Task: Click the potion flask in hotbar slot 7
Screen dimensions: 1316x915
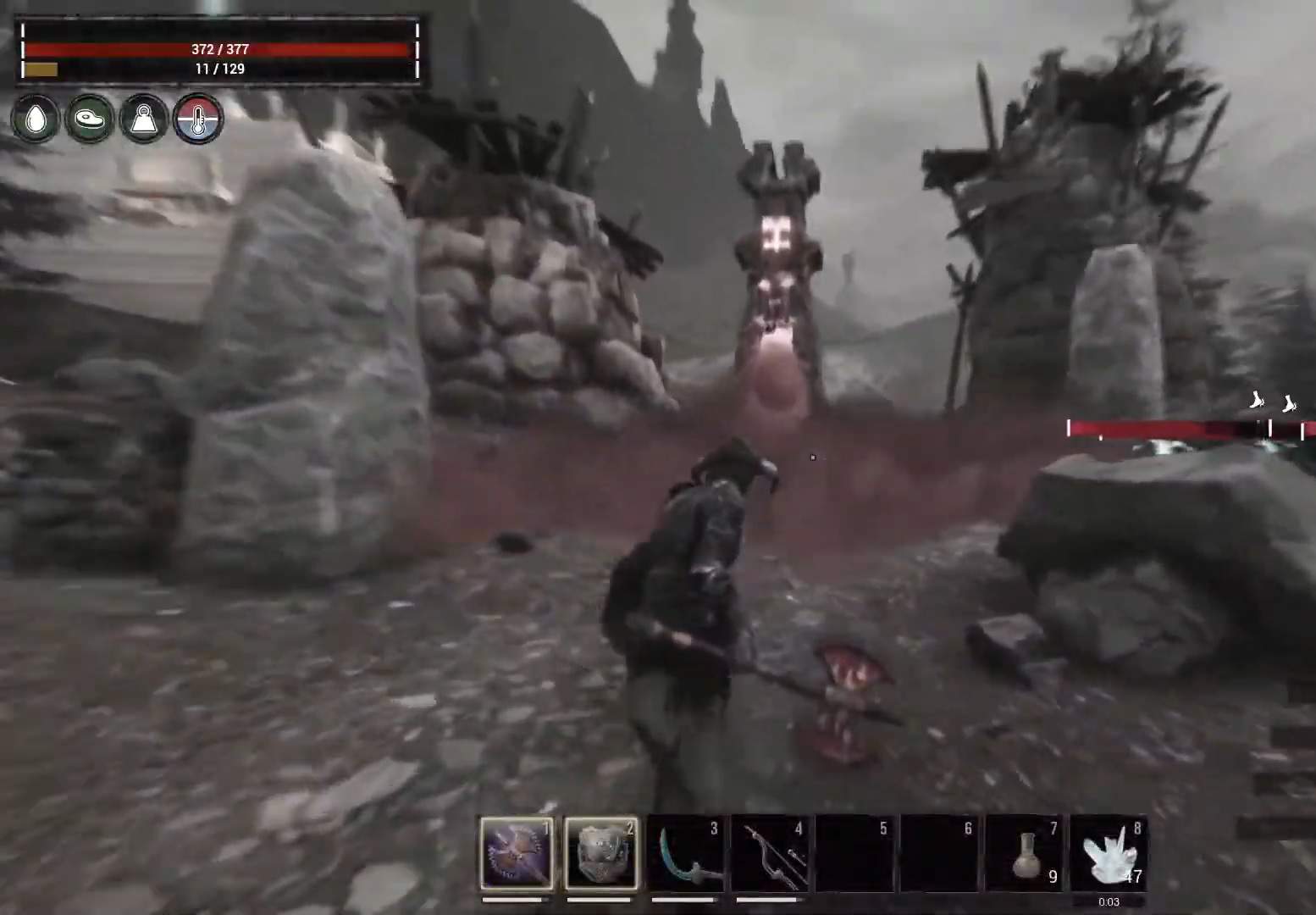Action: 1025,851
